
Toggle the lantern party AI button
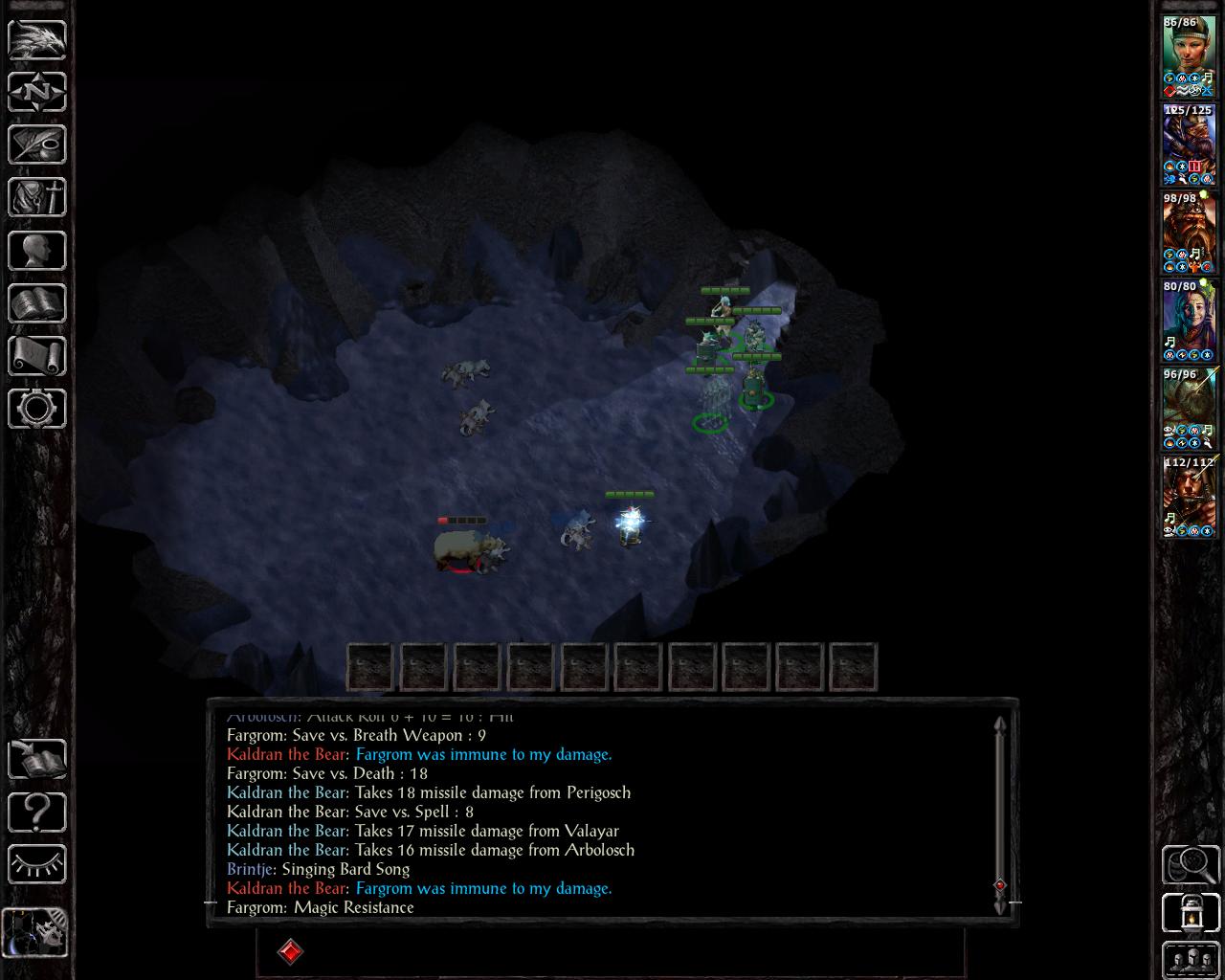coord(1191,913)
